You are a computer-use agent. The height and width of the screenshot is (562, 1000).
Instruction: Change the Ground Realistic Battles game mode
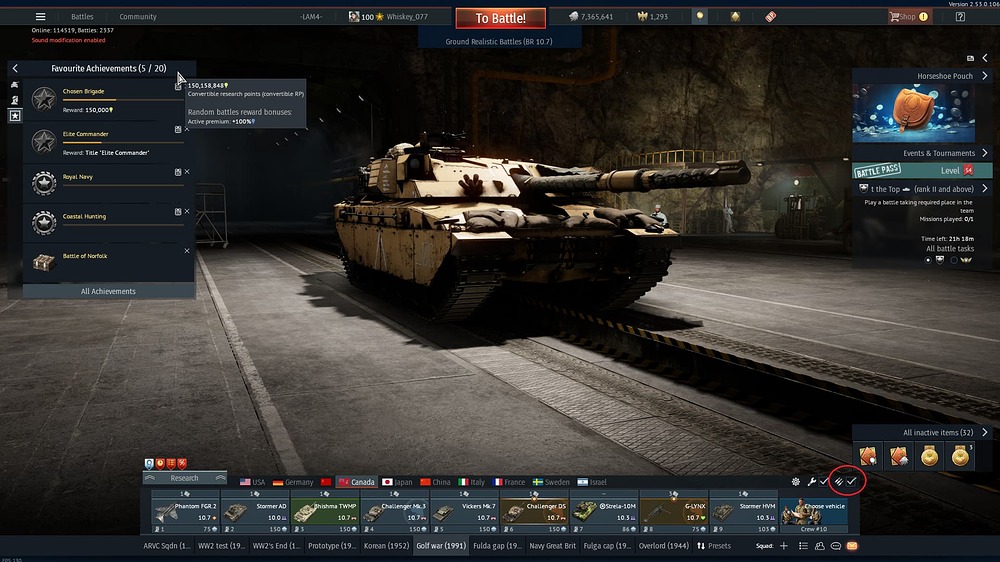(499, 42)
